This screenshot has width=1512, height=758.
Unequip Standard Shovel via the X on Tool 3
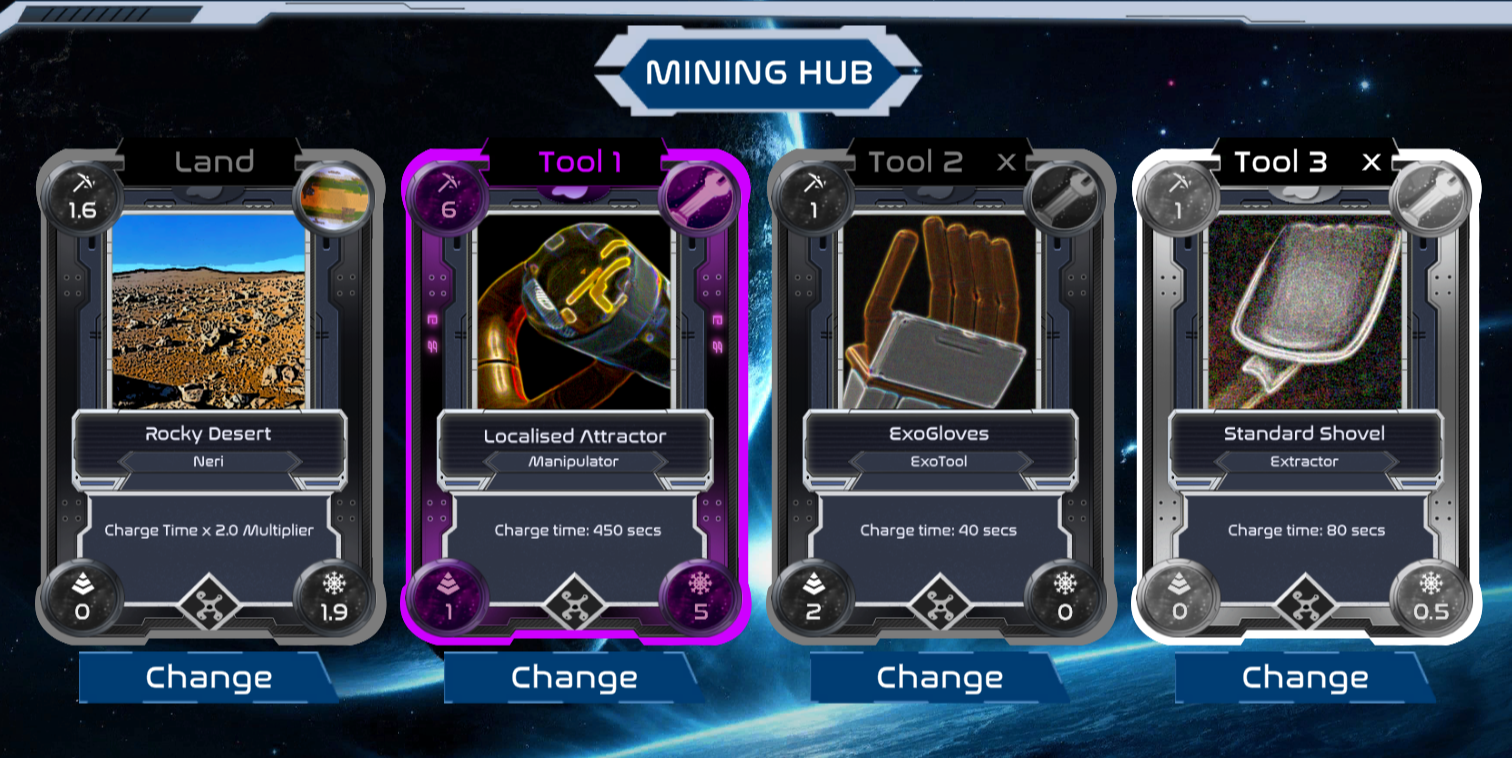tap(1371, 161)
